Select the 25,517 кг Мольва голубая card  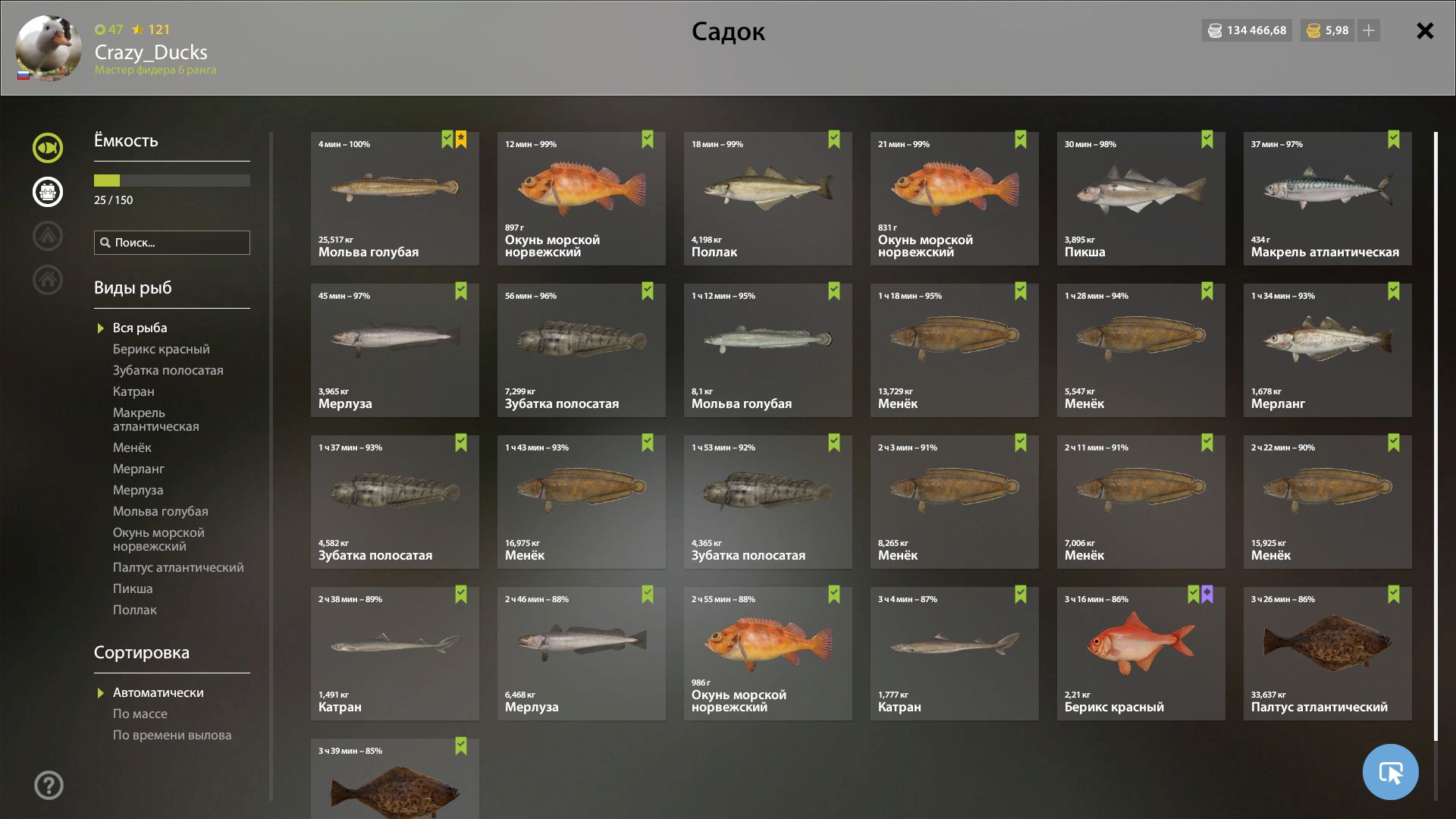(x=394, y=199)
